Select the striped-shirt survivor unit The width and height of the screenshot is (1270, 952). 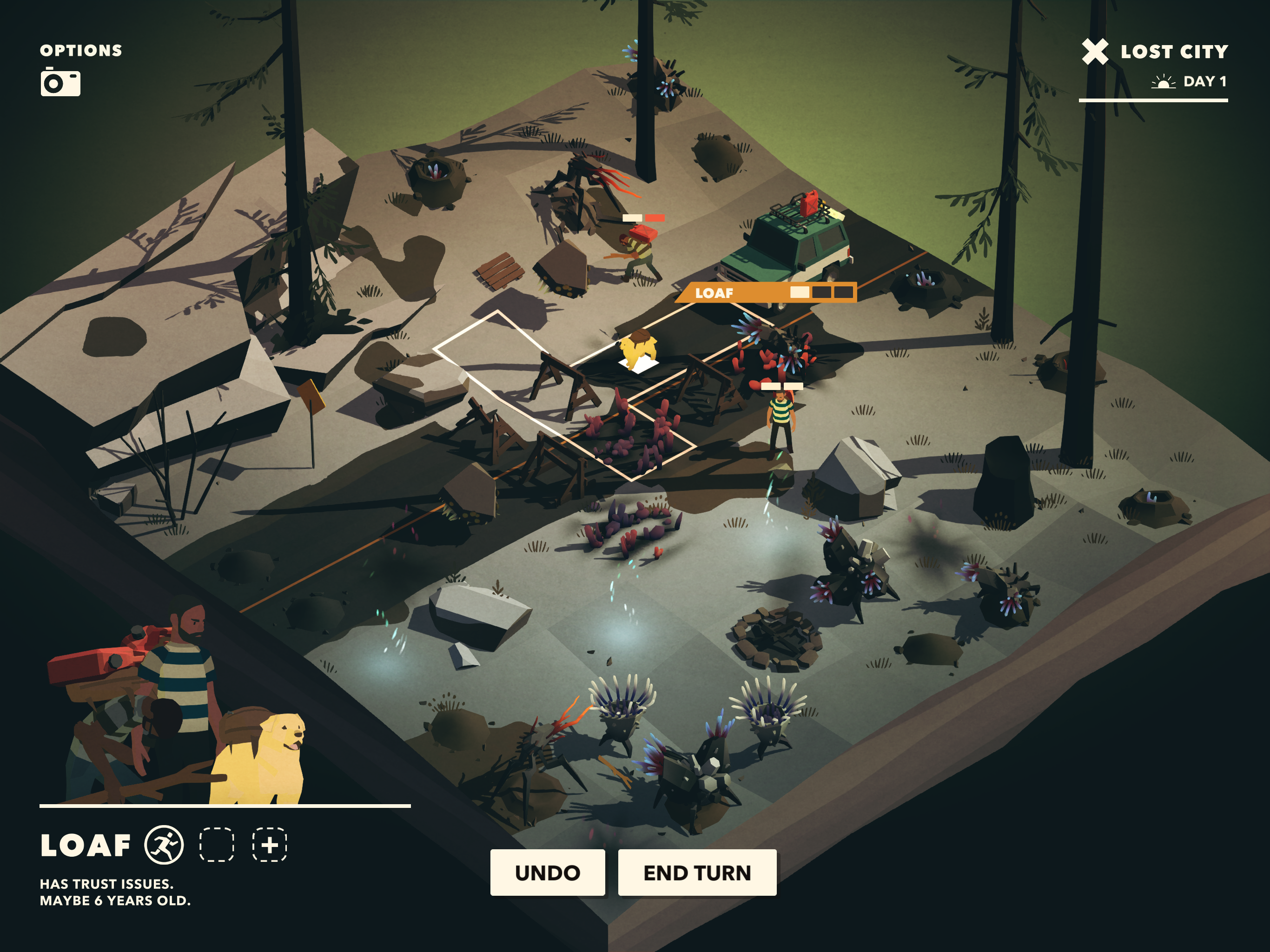pos(781,422)
